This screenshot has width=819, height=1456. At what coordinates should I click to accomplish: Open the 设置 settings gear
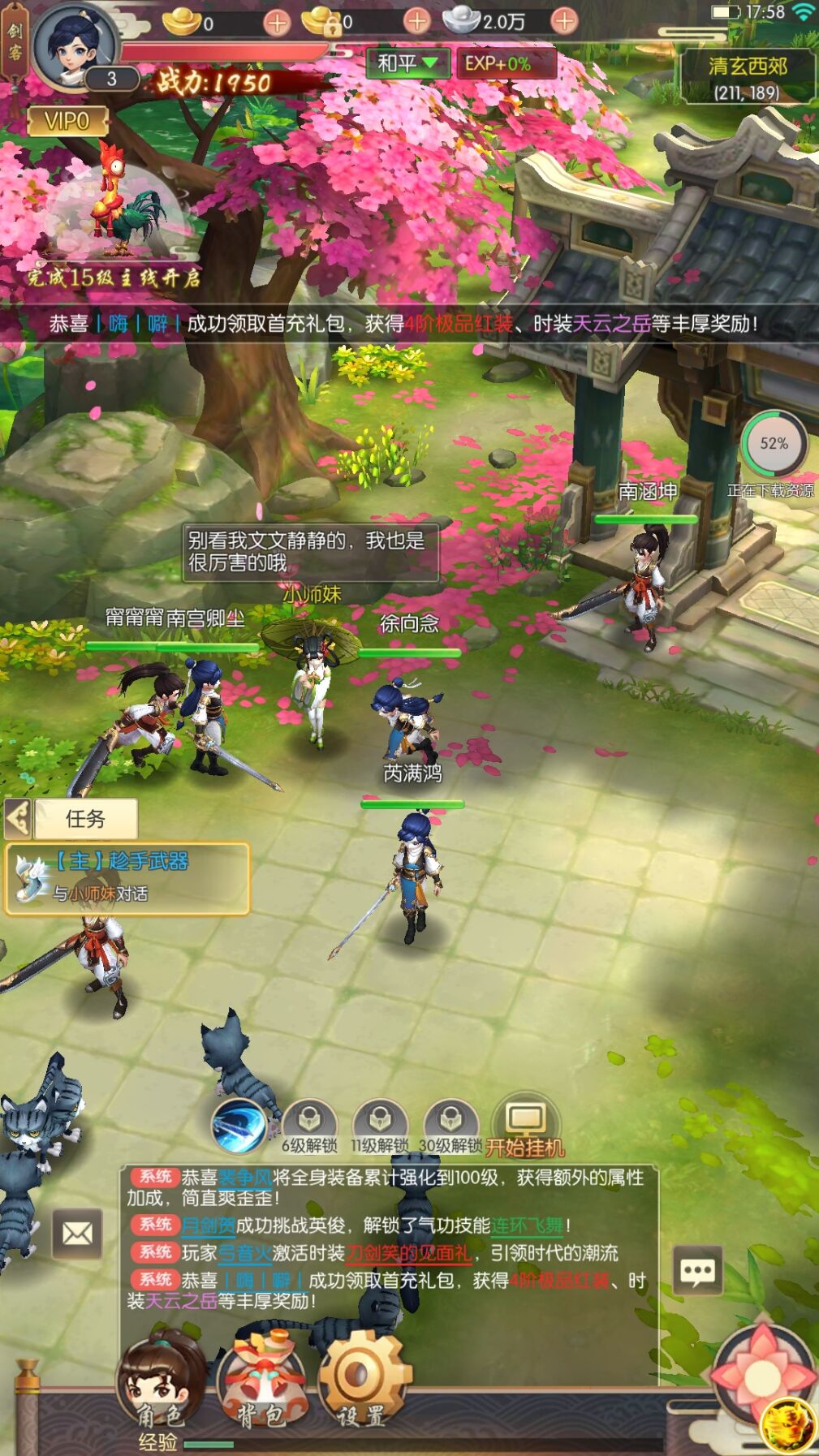pyautogui.click(x=360, y=1380)
